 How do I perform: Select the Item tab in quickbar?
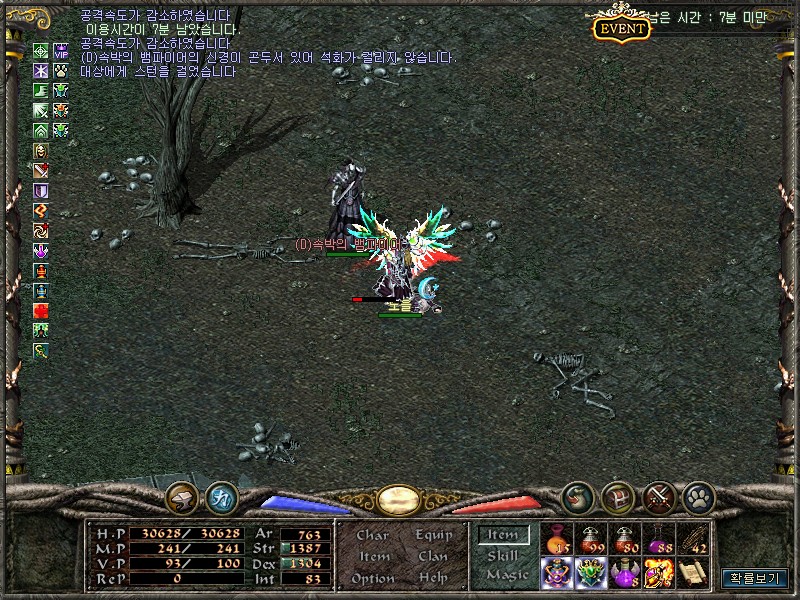502,535
